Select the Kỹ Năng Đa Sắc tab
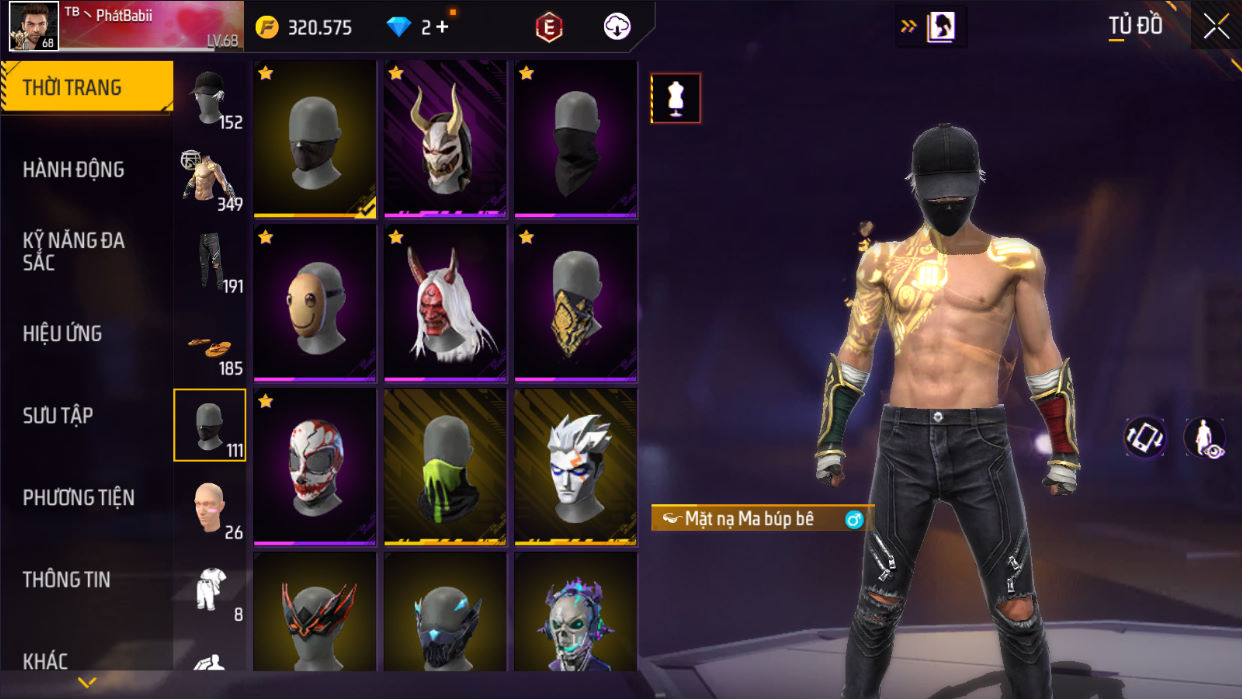Viewport: 1242px width, 699px height. click(x=74, y=251)
